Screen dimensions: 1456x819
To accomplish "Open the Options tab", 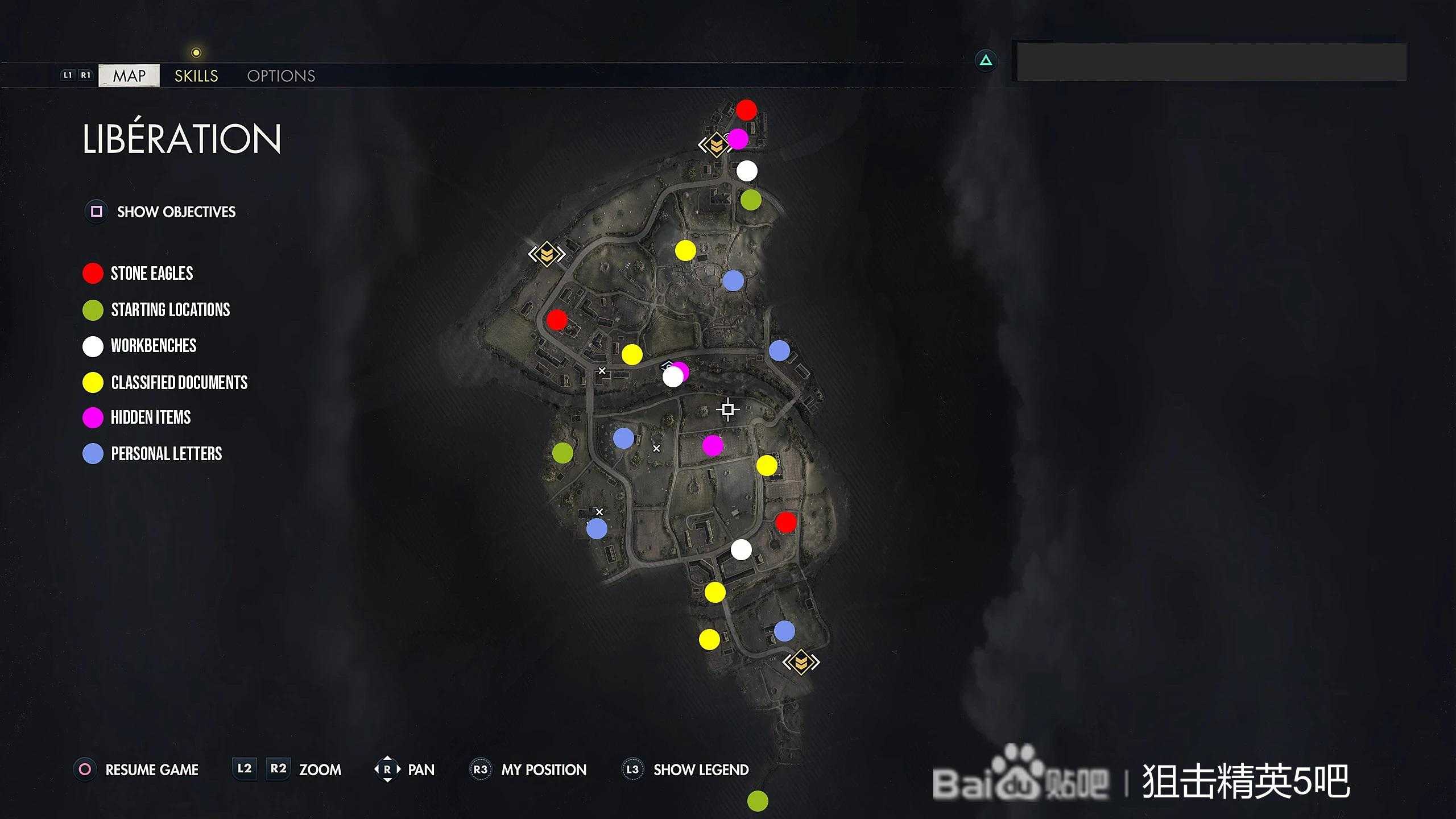I will click(281, 76).
